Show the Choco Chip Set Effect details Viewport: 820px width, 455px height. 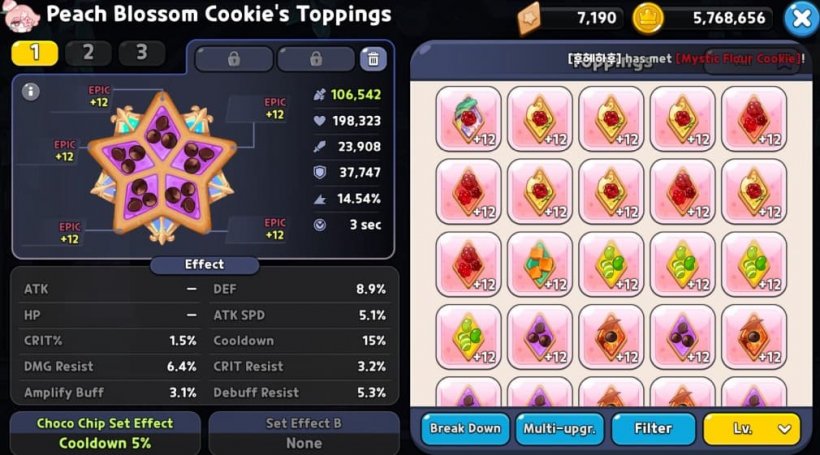(105, 433)
